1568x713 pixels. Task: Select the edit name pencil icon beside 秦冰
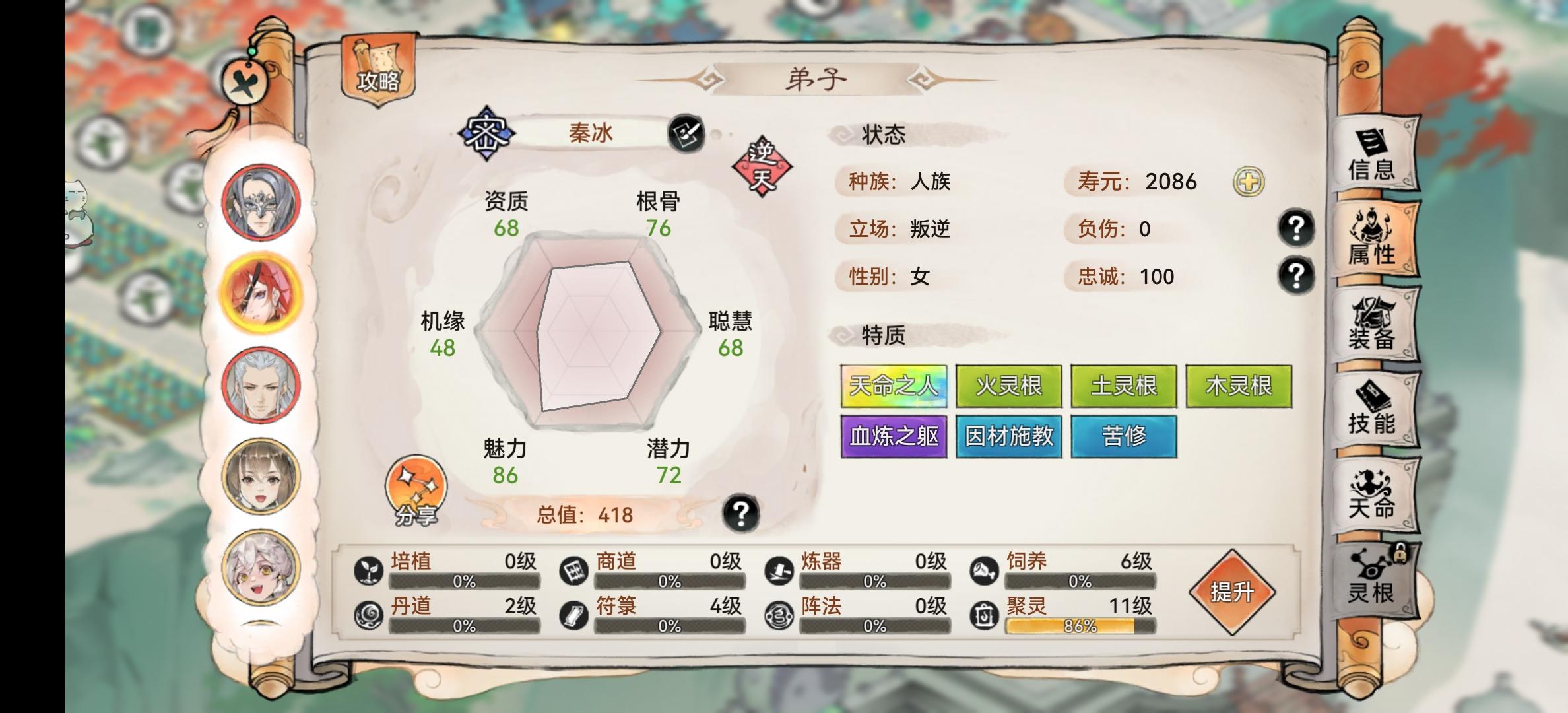coord(686,134)
